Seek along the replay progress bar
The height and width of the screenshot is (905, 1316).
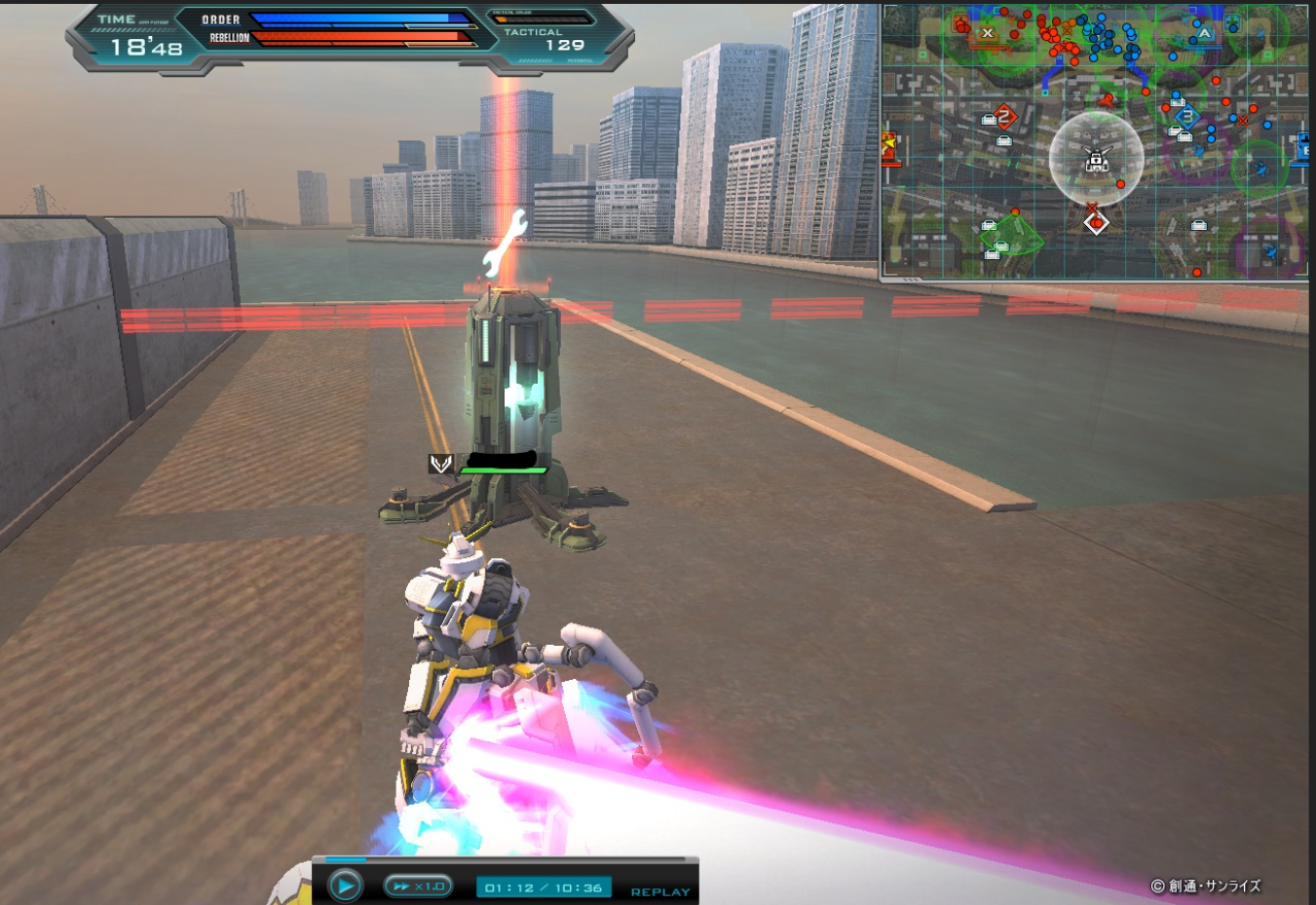(505, 859)
